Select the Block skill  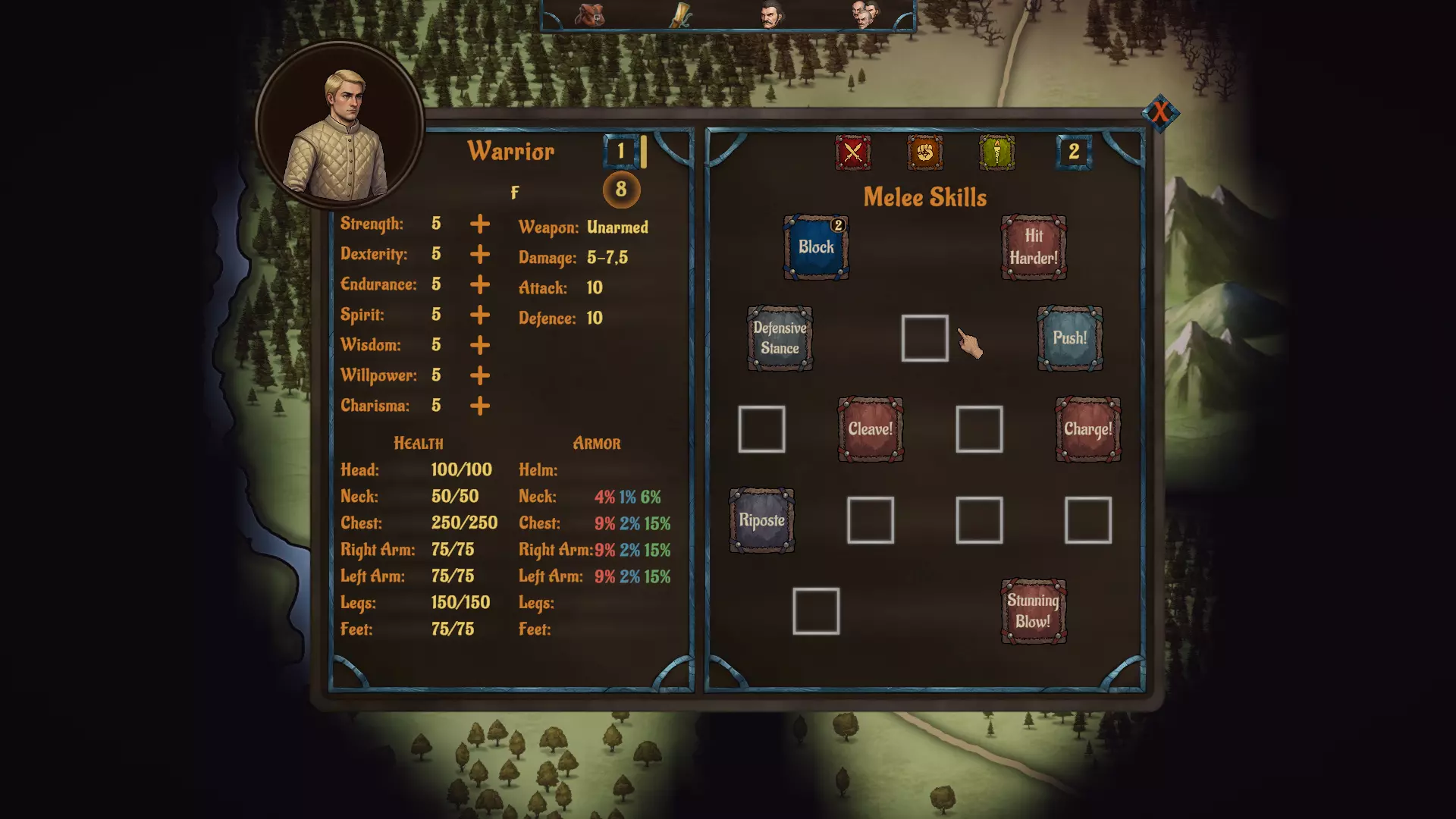click(815, 247)
